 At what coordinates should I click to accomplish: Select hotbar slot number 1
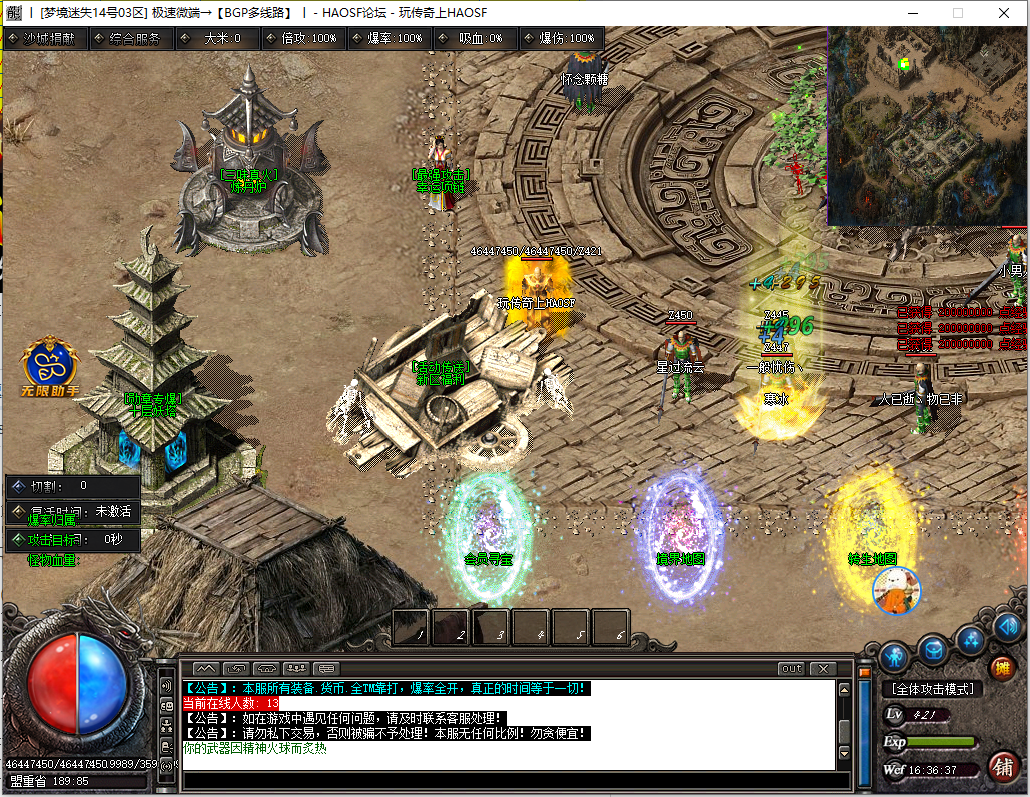click(x=412, y=627)
